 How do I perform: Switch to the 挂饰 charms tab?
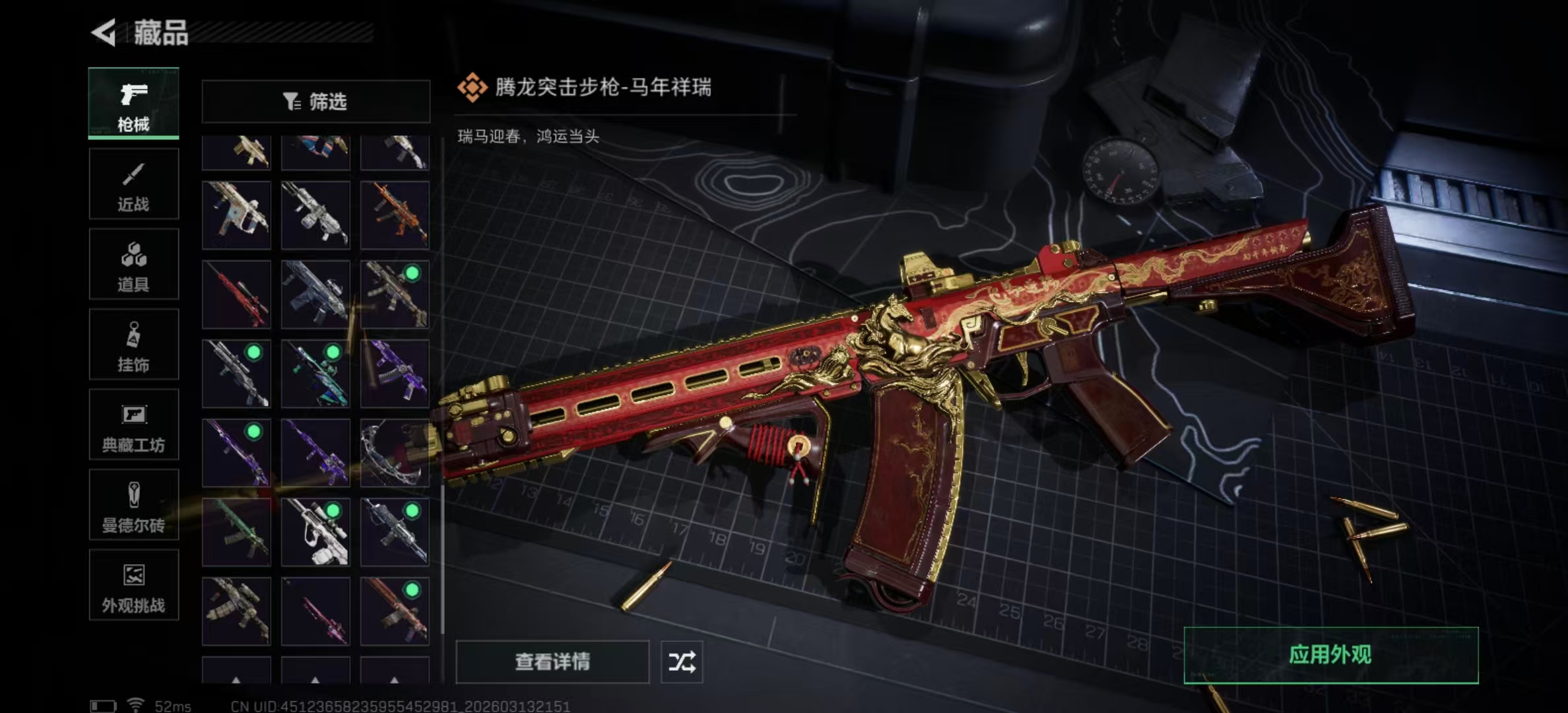133,345
